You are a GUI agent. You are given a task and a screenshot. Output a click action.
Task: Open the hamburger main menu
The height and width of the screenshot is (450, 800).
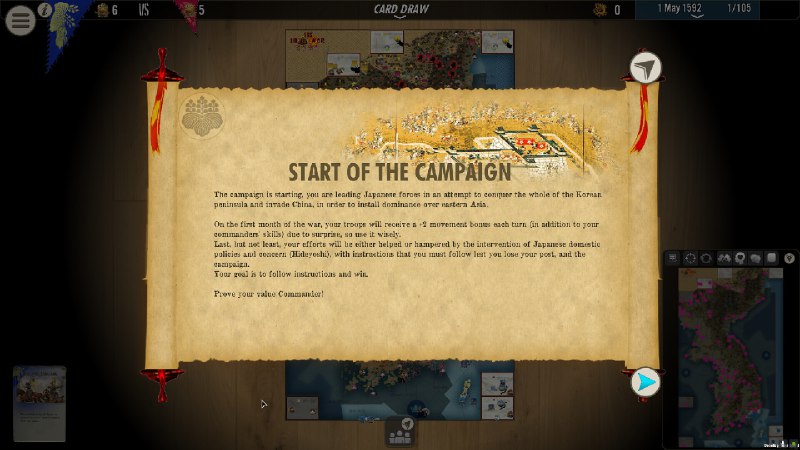click(x=20, y=21)
